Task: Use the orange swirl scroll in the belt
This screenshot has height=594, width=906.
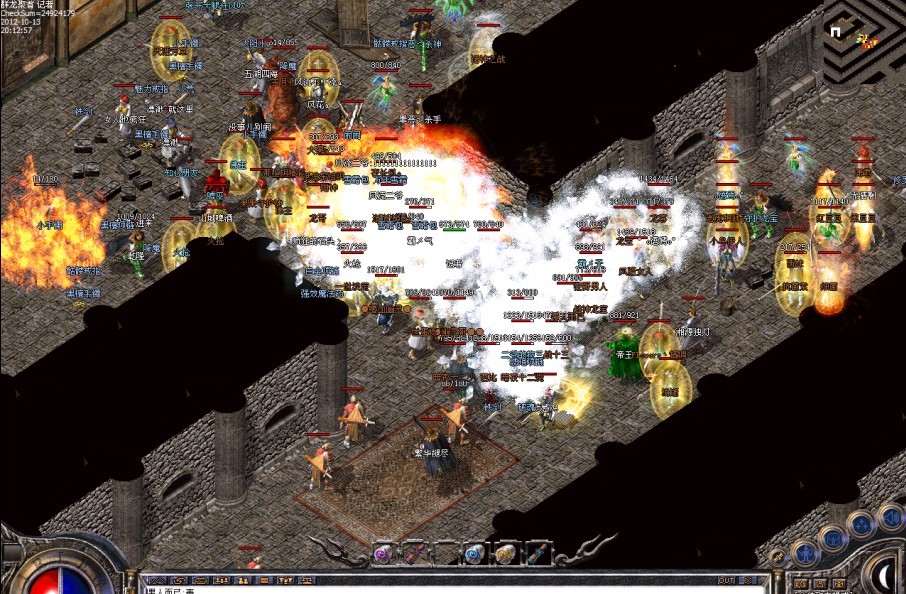Action: 506,553
